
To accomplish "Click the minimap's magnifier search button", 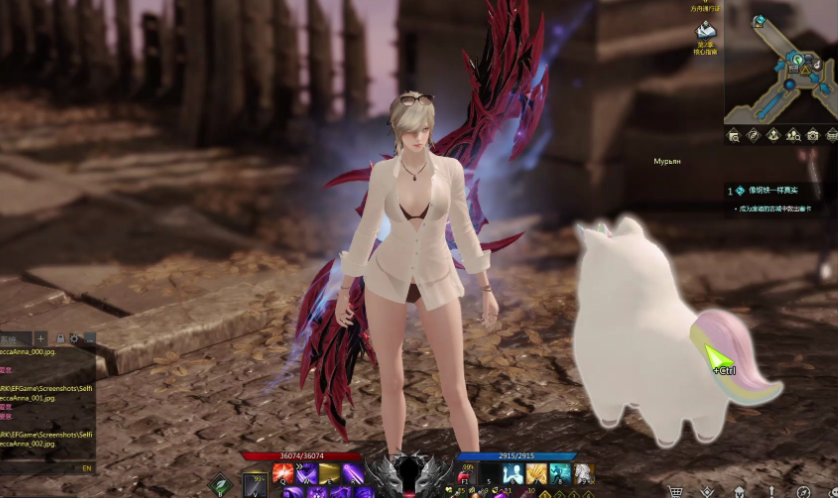I will click(734, 135).
